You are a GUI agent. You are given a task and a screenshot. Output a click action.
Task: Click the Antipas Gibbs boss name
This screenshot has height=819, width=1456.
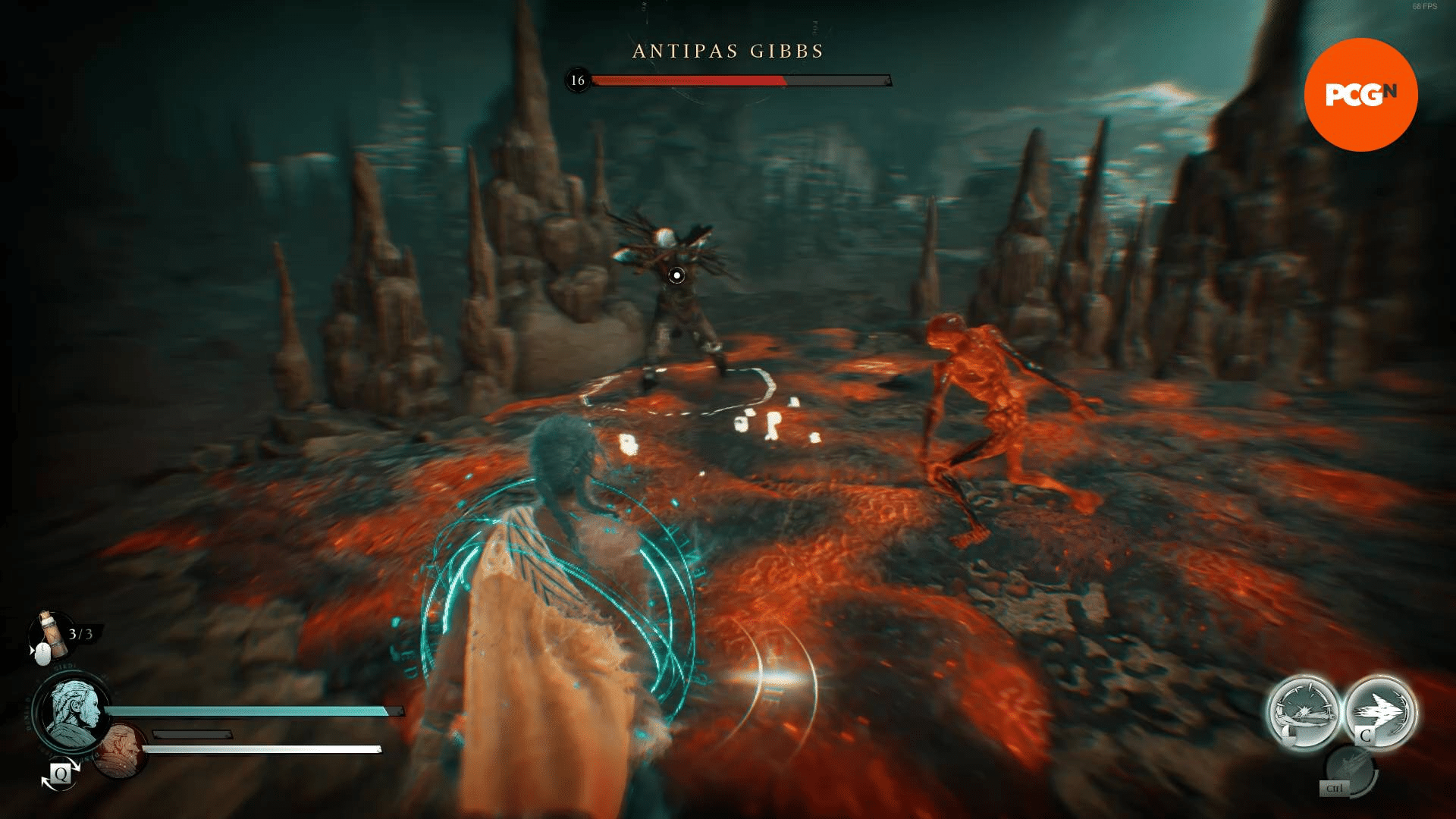point(726,52)
